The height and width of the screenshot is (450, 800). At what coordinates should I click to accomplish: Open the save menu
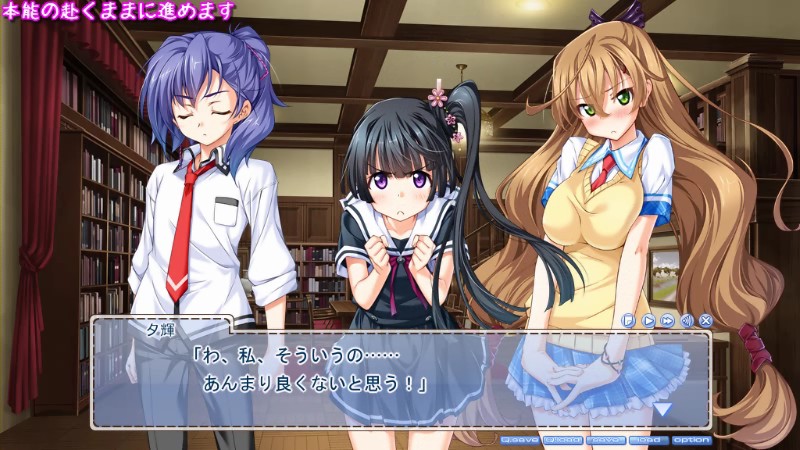[606, 440]
